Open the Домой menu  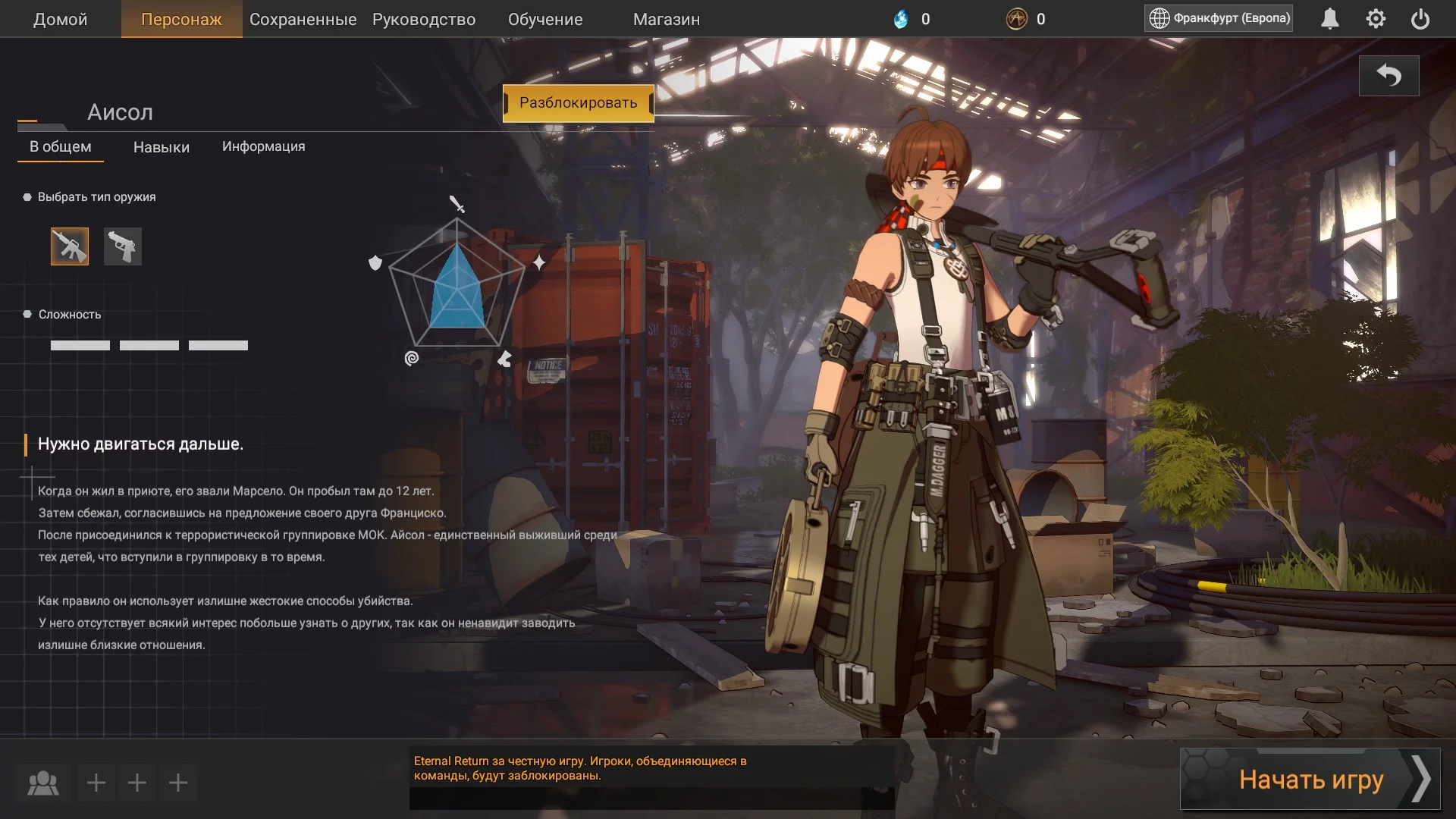pos(60,19)
